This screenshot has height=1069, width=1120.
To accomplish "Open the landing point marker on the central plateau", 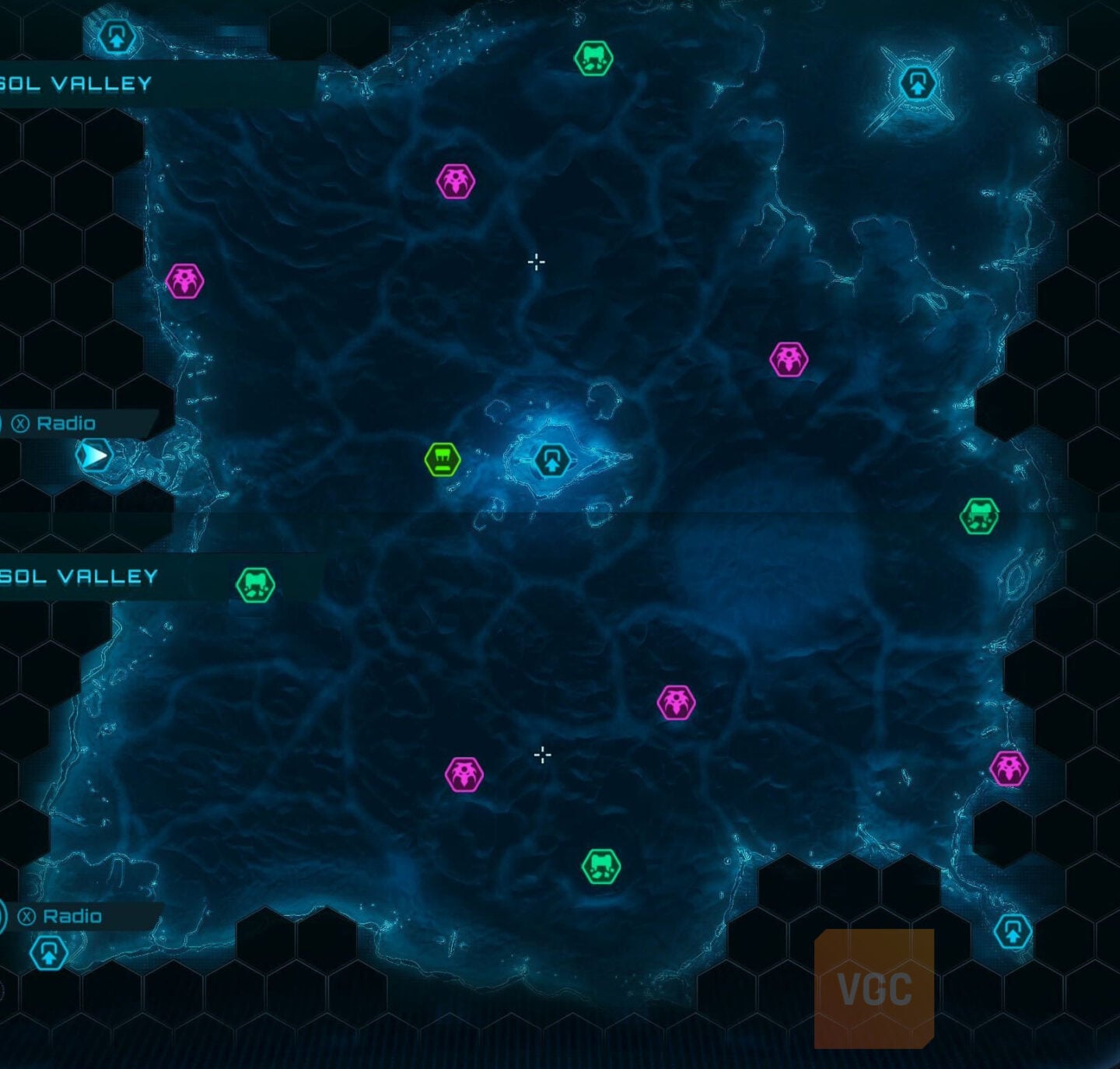I will tap(552, 458).
